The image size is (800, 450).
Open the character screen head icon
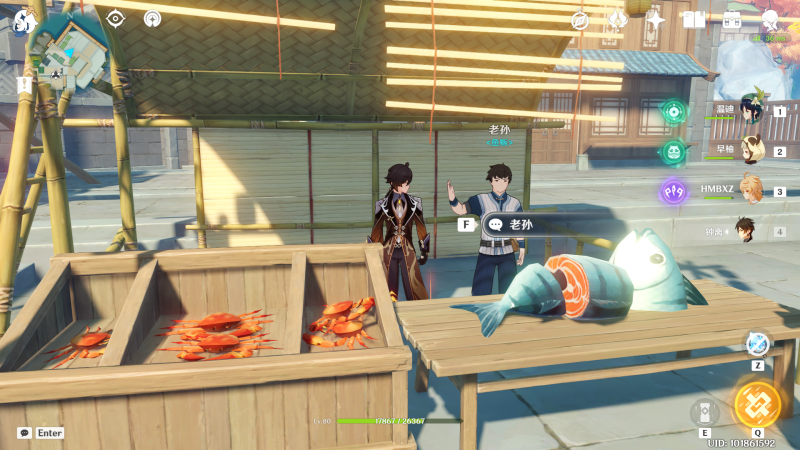coord(770,19)
